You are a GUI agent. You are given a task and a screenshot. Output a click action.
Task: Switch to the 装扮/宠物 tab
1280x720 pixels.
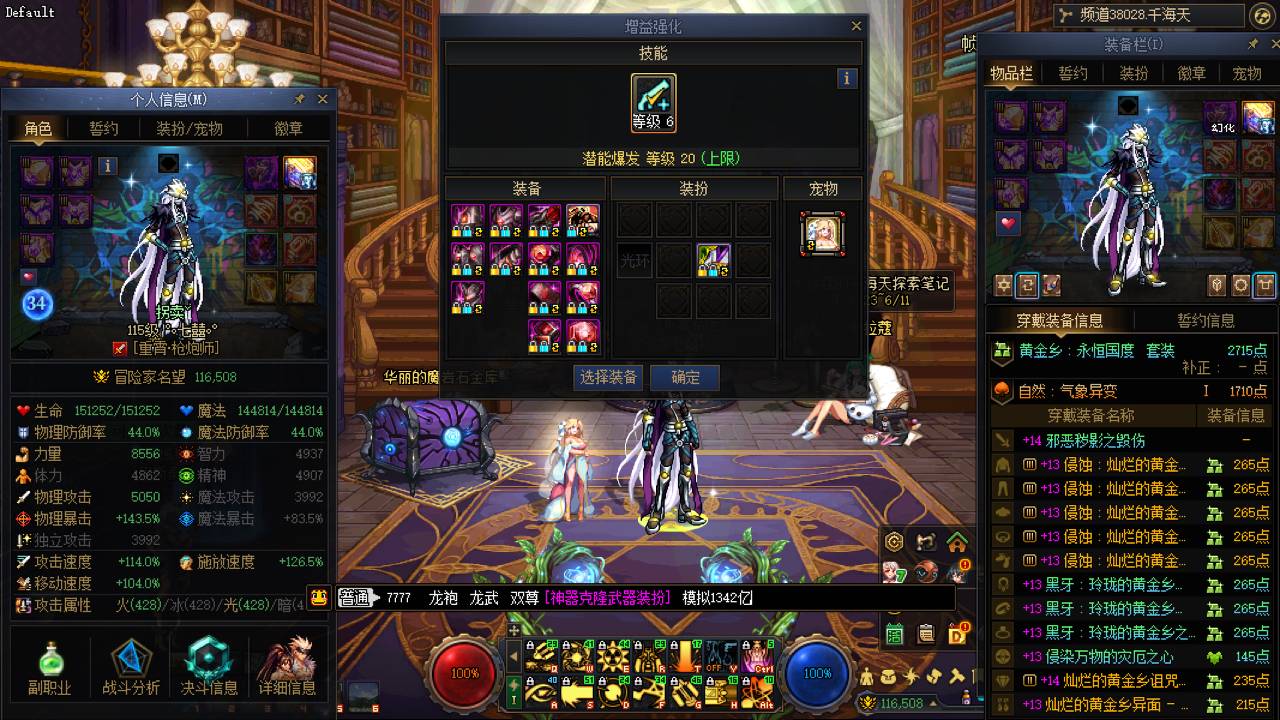pos(189,128)
